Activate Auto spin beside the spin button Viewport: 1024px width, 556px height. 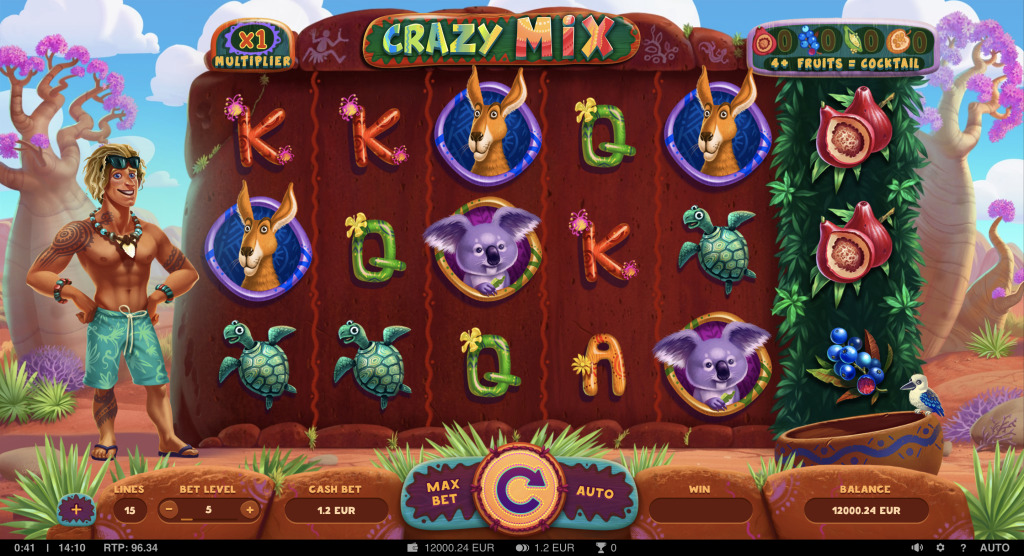coord(595,493)
